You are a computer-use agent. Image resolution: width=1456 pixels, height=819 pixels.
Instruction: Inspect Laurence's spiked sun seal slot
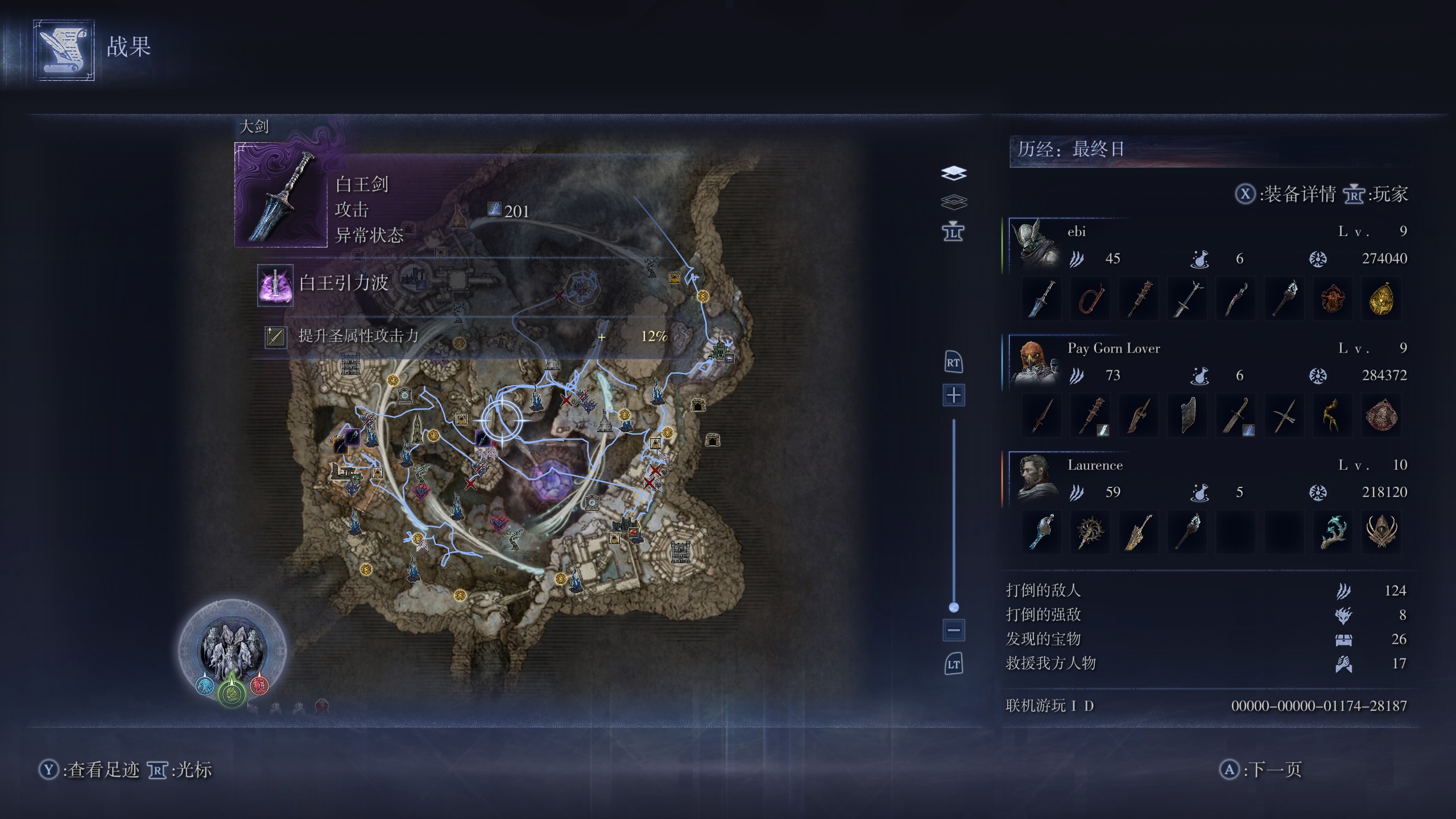point(1090,532)
